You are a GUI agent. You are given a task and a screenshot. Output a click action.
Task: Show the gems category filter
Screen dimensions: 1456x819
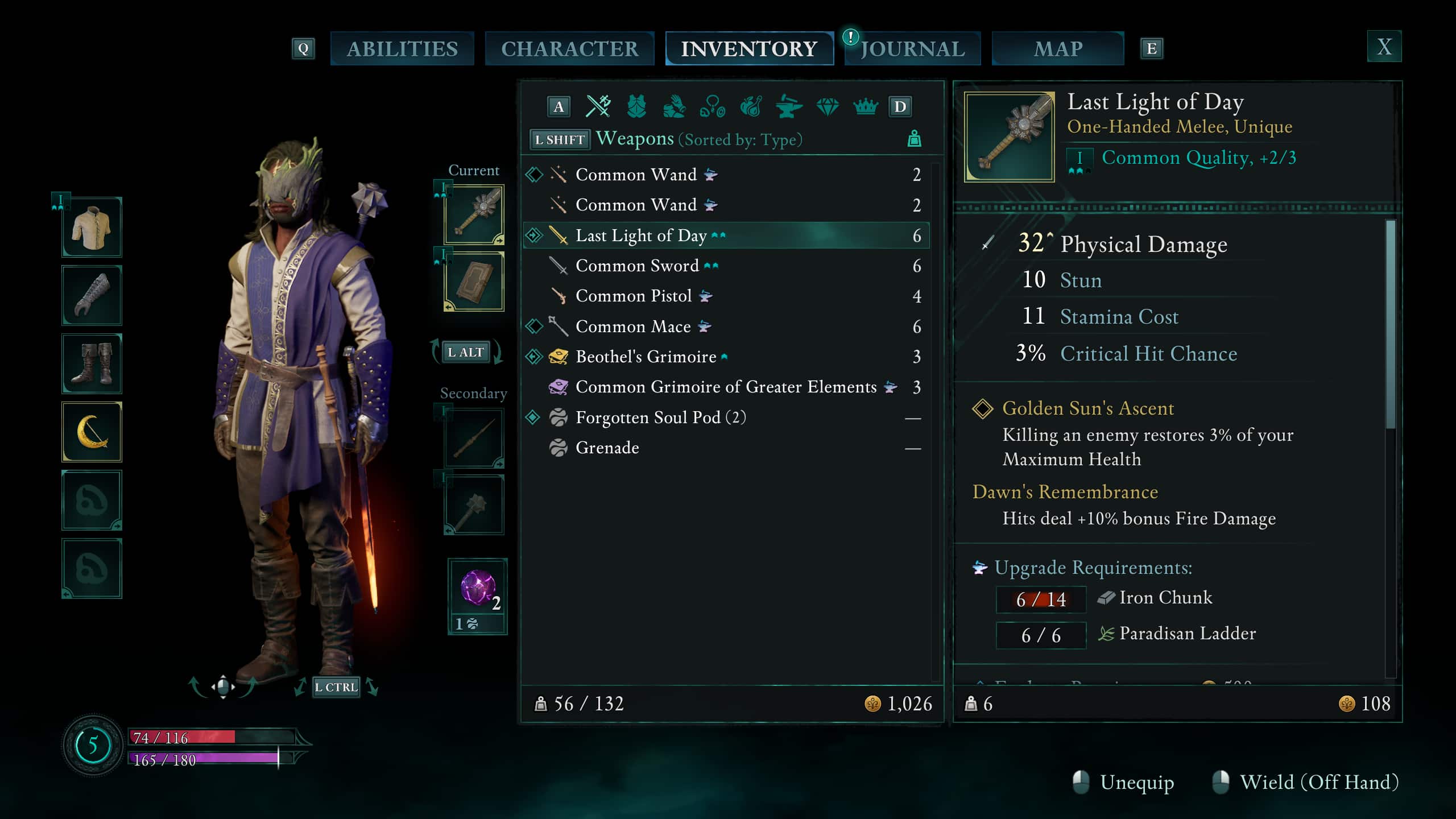tap(827, 106)
